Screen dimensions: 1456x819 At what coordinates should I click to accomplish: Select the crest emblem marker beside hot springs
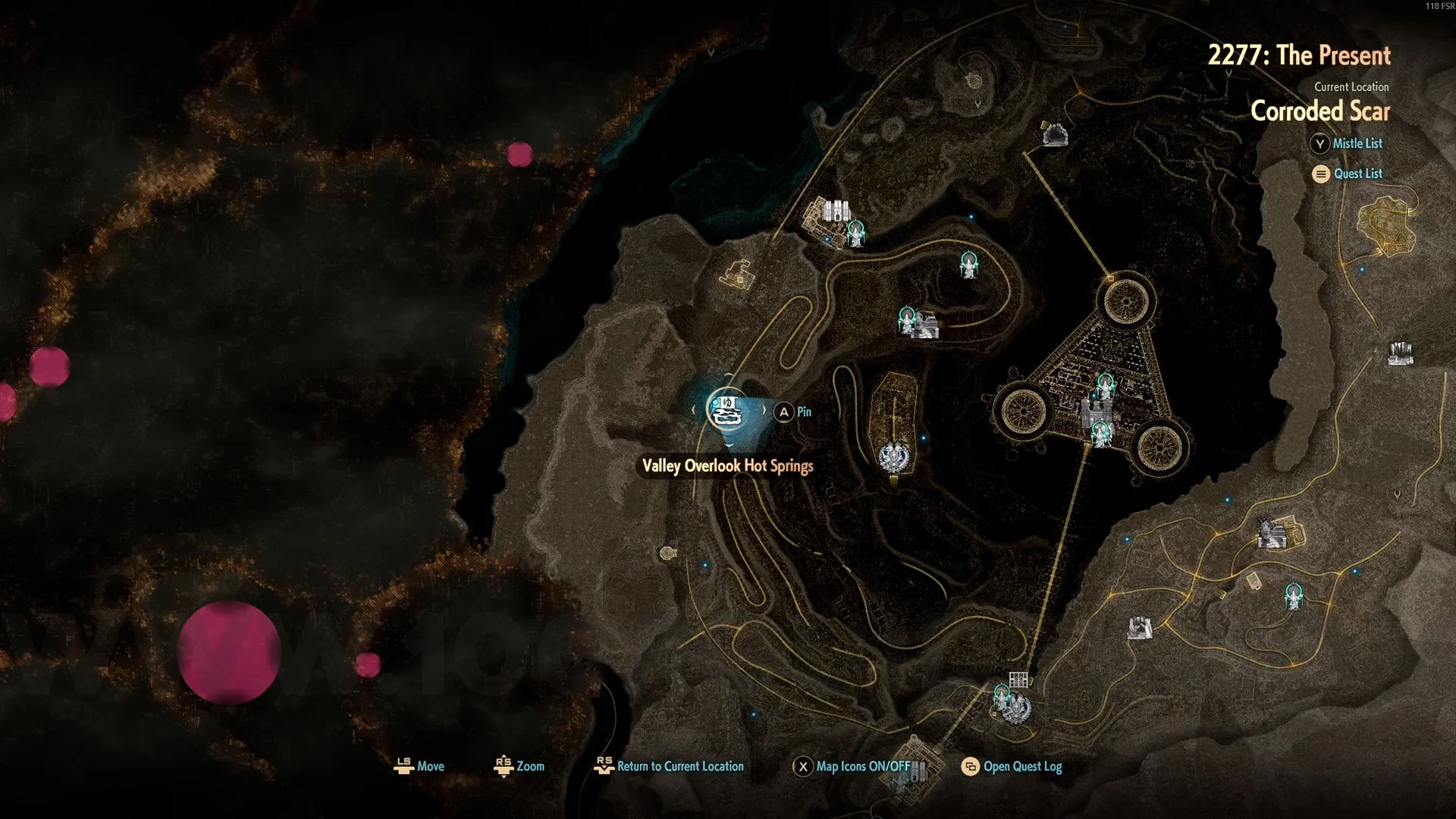coord(892,457)
